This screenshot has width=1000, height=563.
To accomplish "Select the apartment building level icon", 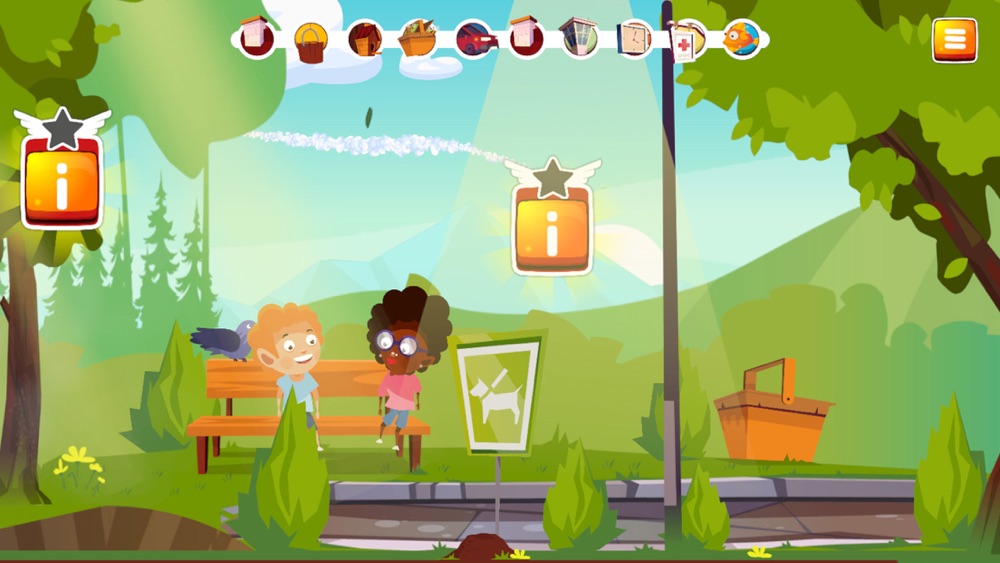I will [579, 39].
